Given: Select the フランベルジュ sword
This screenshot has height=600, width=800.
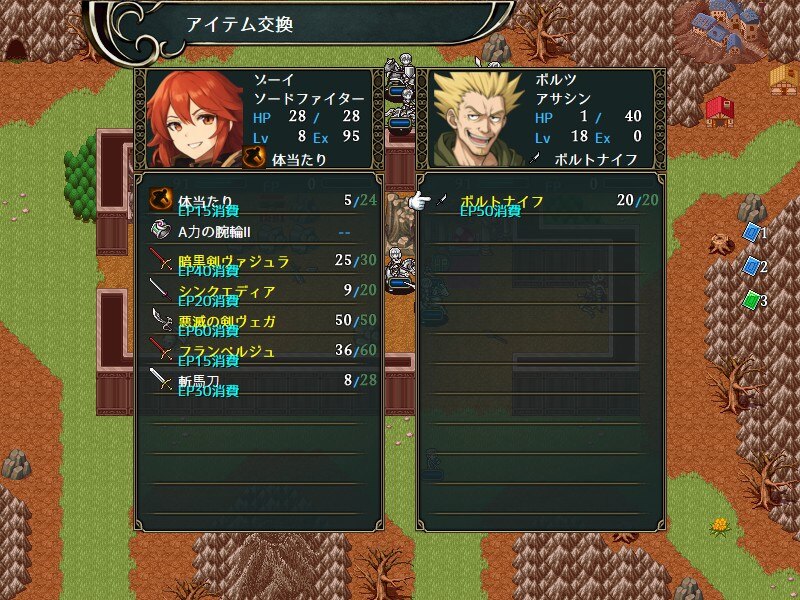Looking at the screenshot, I should 260,352.
